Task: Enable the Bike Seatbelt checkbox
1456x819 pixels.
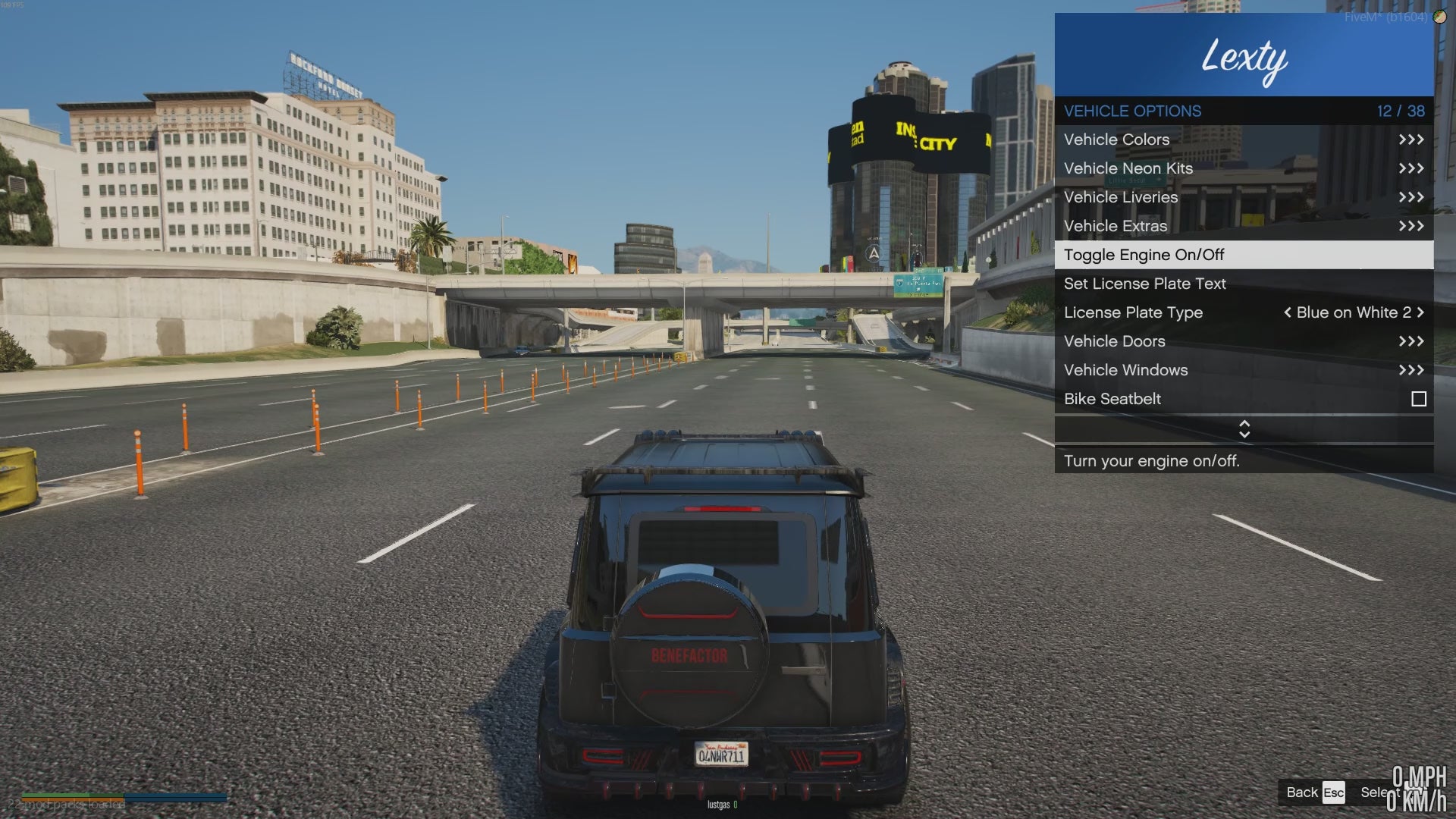Action: coord(1418,399)
